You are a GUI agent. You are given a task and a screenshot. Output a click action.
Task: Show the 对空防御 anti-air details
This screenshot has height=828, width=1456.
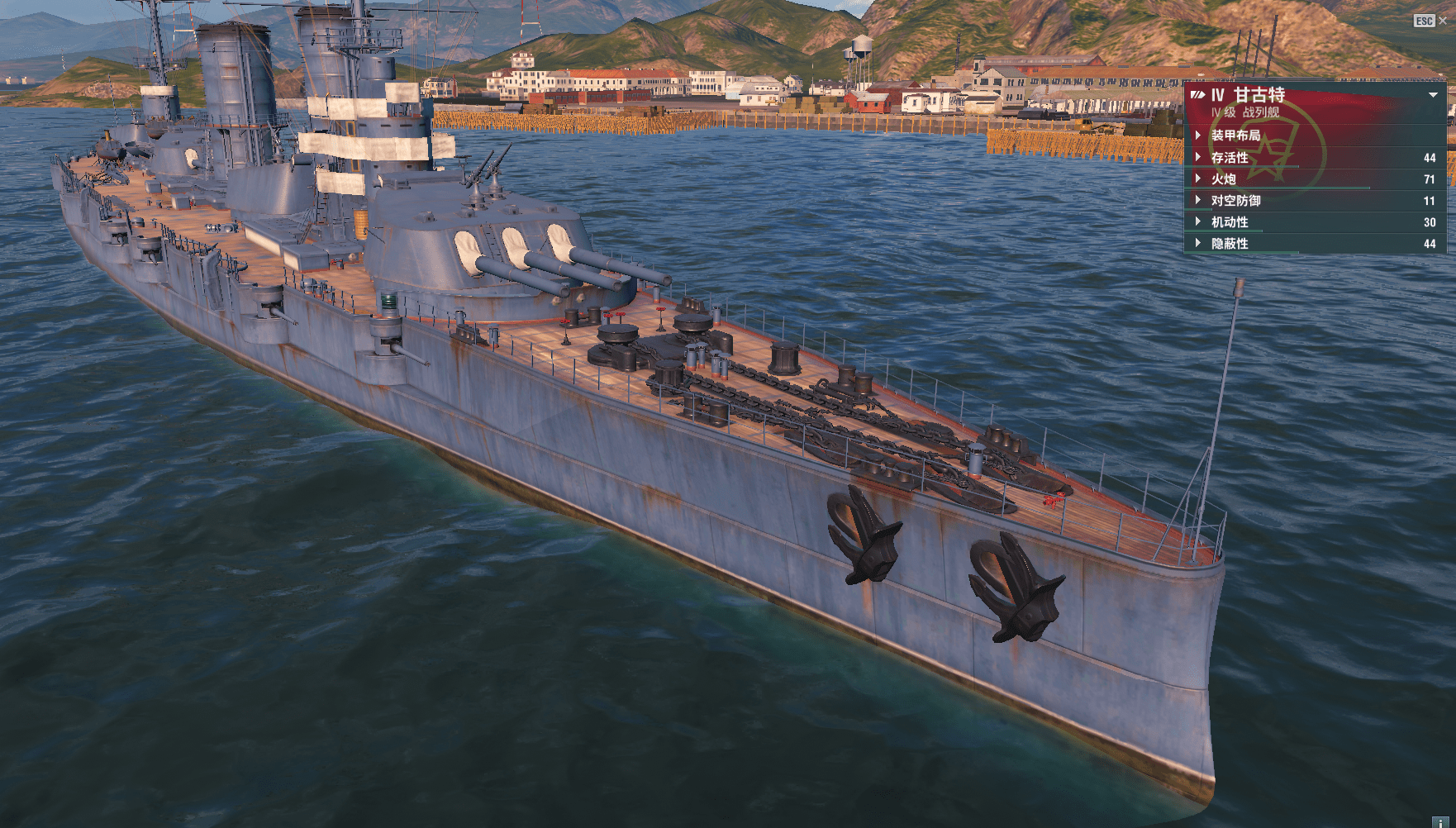tap(1235, 201)
